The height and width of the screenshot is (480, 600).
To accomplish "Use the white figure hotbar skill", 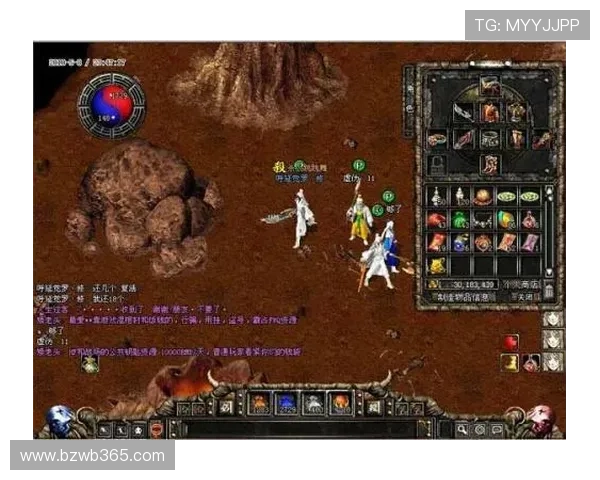I will [313, 404].
